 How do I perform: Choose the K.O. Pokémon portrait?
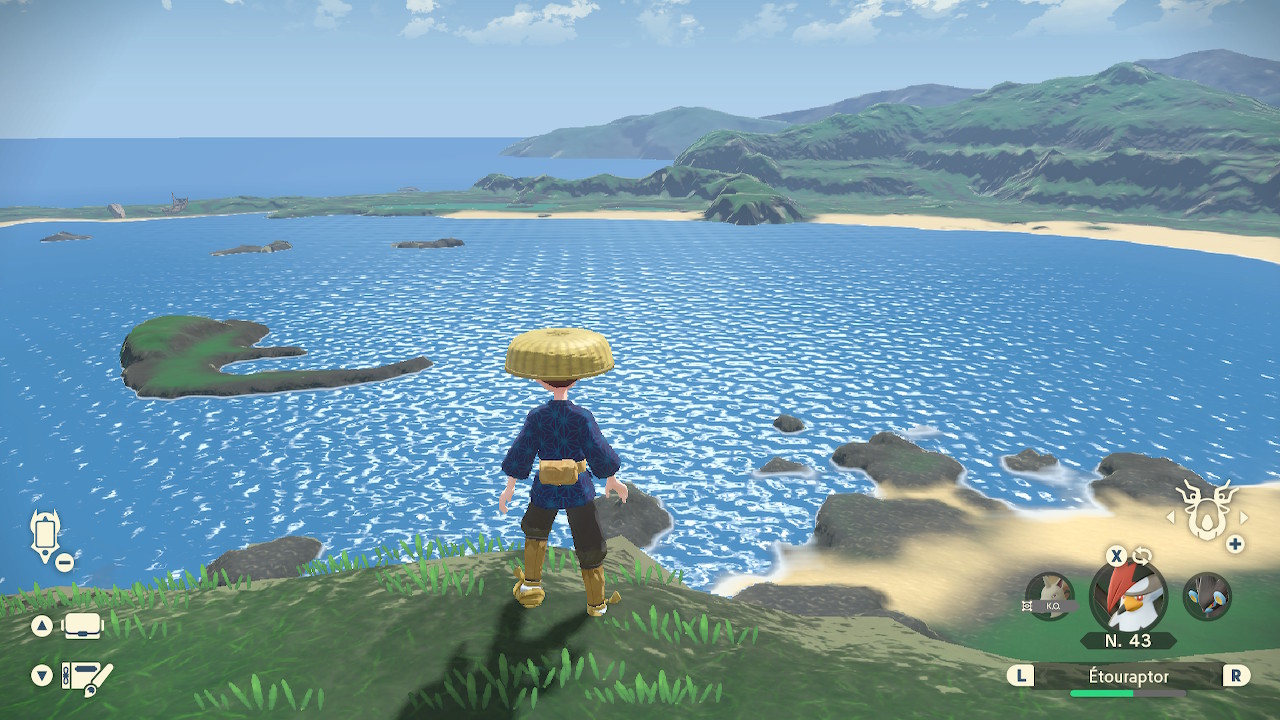1050,597
